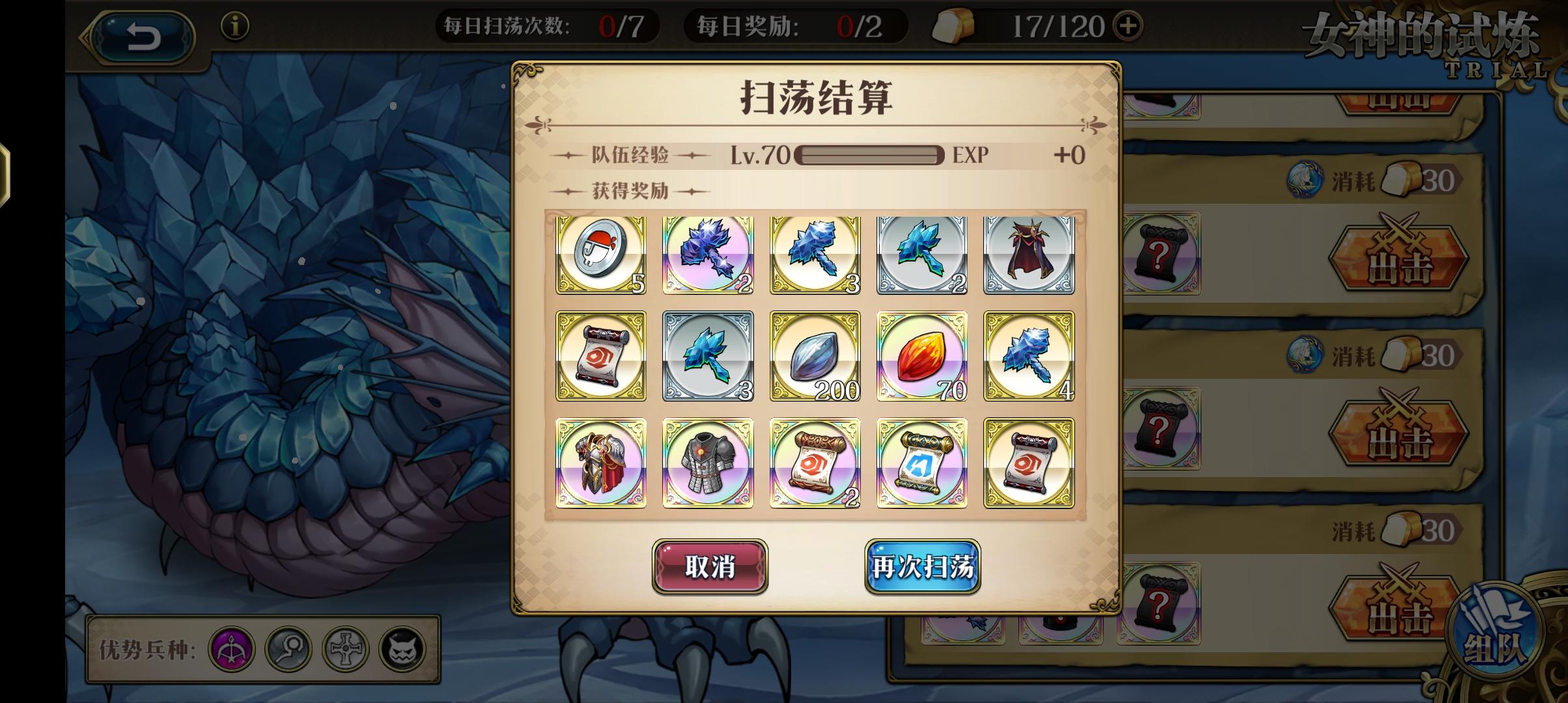The width and height of the screenshot is (1568, 703).
Task: Click the silver ore reward showing 200
Action: tap(814, 357)
